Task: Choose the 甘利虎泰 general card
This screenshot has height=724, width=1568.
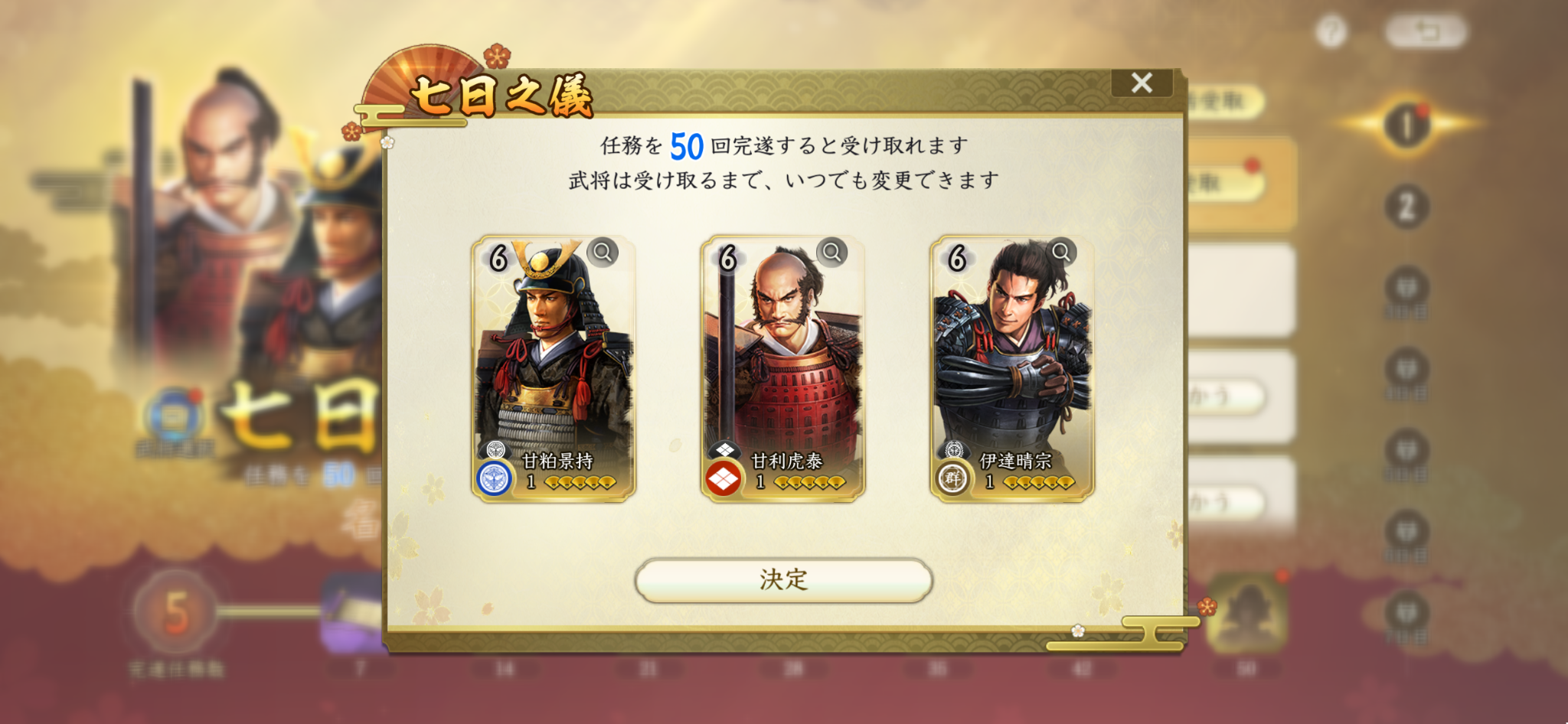Action: pyautogui.click(x=782, y=369)
